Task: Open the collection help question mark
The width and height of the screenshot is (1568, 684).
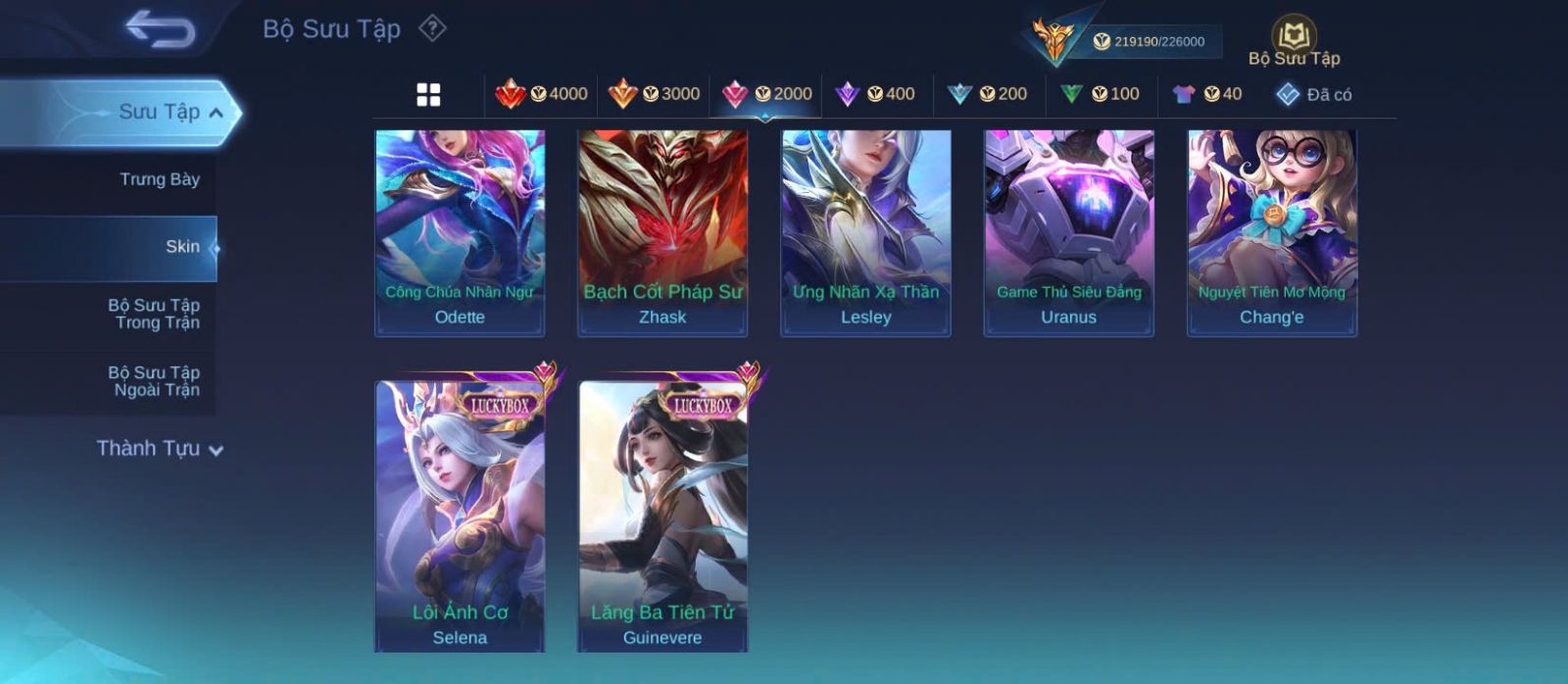Action: tap(432, 28)
